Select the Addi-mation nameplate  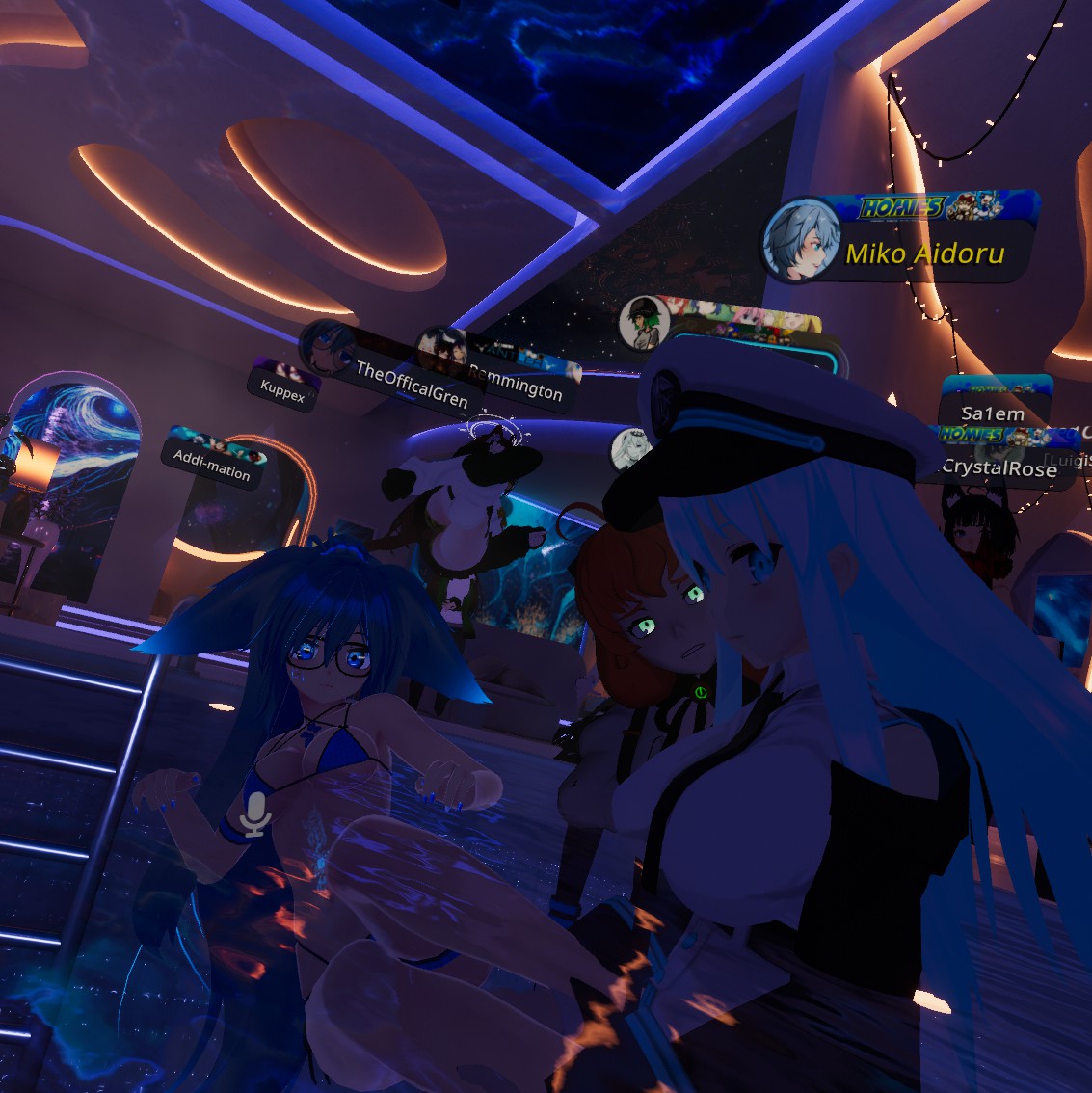point(212,463)
